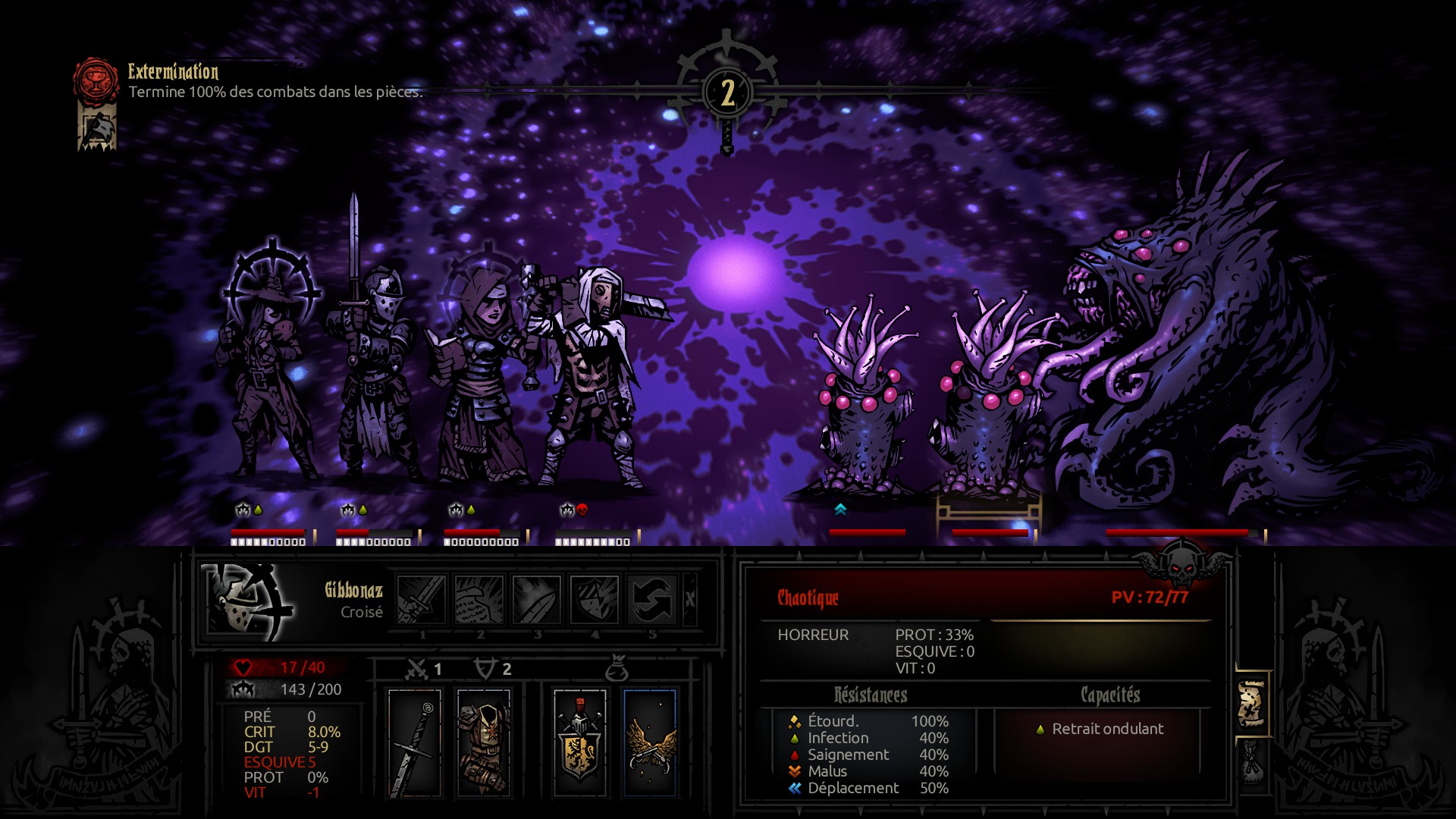
Task: Select the winged pistols trinket
Action: [649, 743]
